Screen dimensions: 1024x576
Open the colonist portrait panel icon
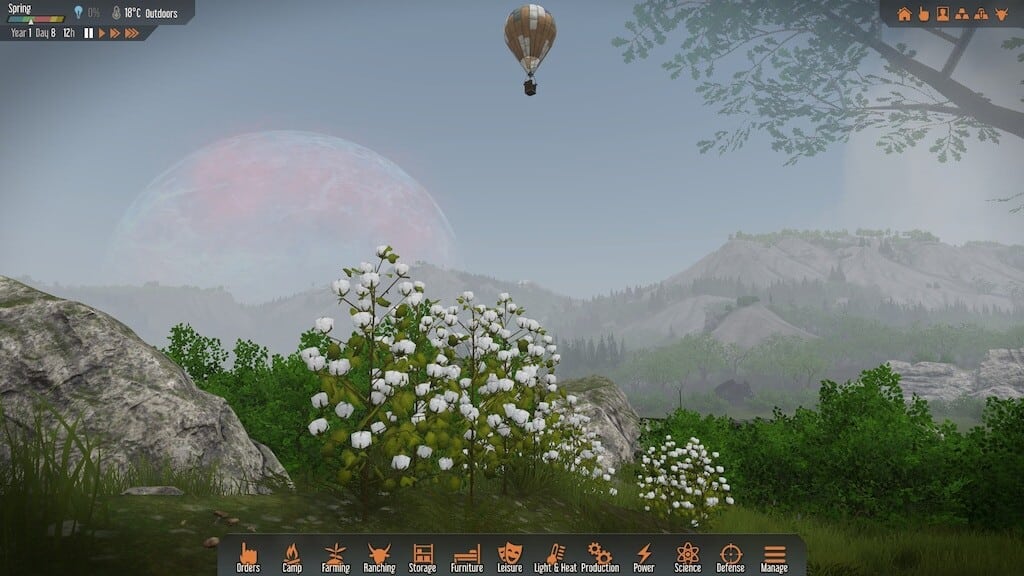click(942, 14)
